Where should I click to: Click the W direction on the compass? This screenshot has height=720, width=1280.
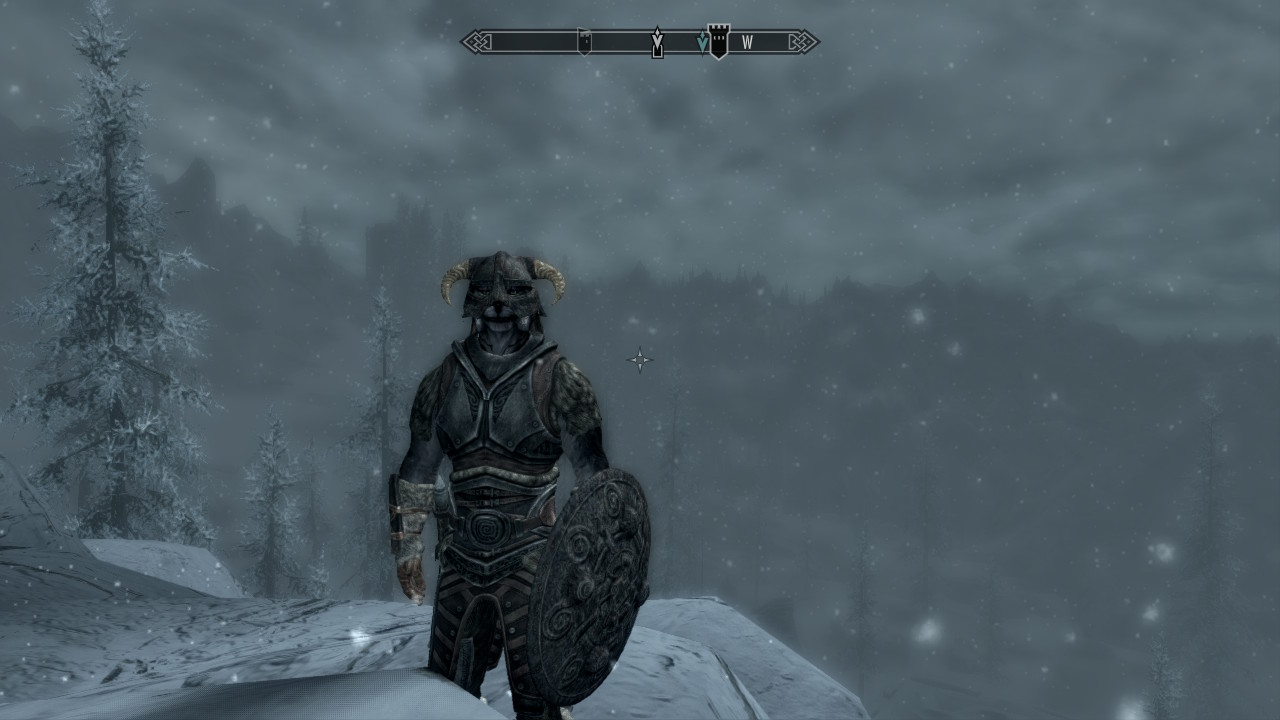[747, 43]
